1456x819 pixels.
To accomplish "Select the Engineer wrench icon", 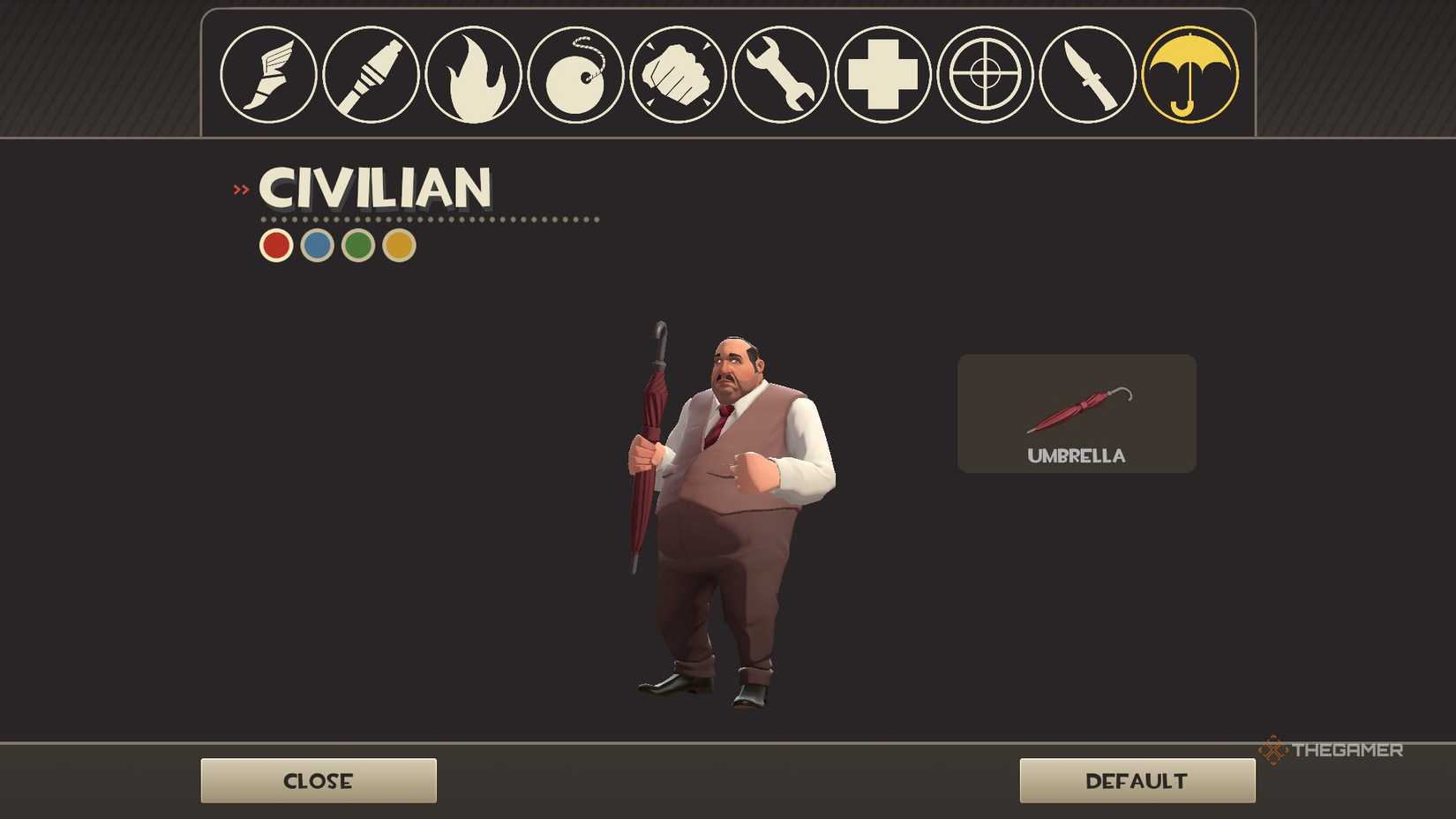I will (781, 75).
